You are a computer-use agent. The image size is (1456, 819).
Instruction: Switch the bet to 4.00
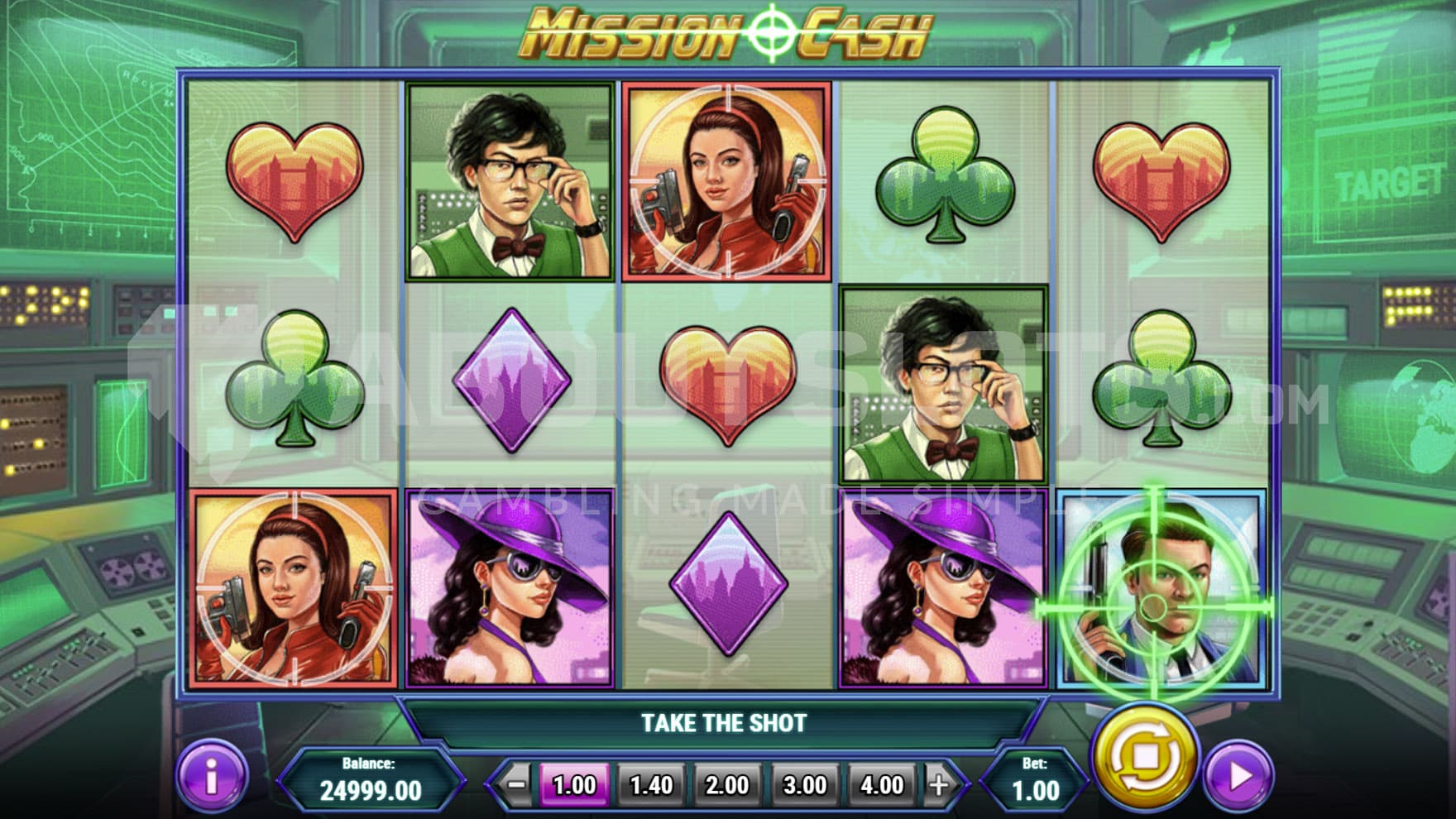pyautogui.click(x=881, y=784)
